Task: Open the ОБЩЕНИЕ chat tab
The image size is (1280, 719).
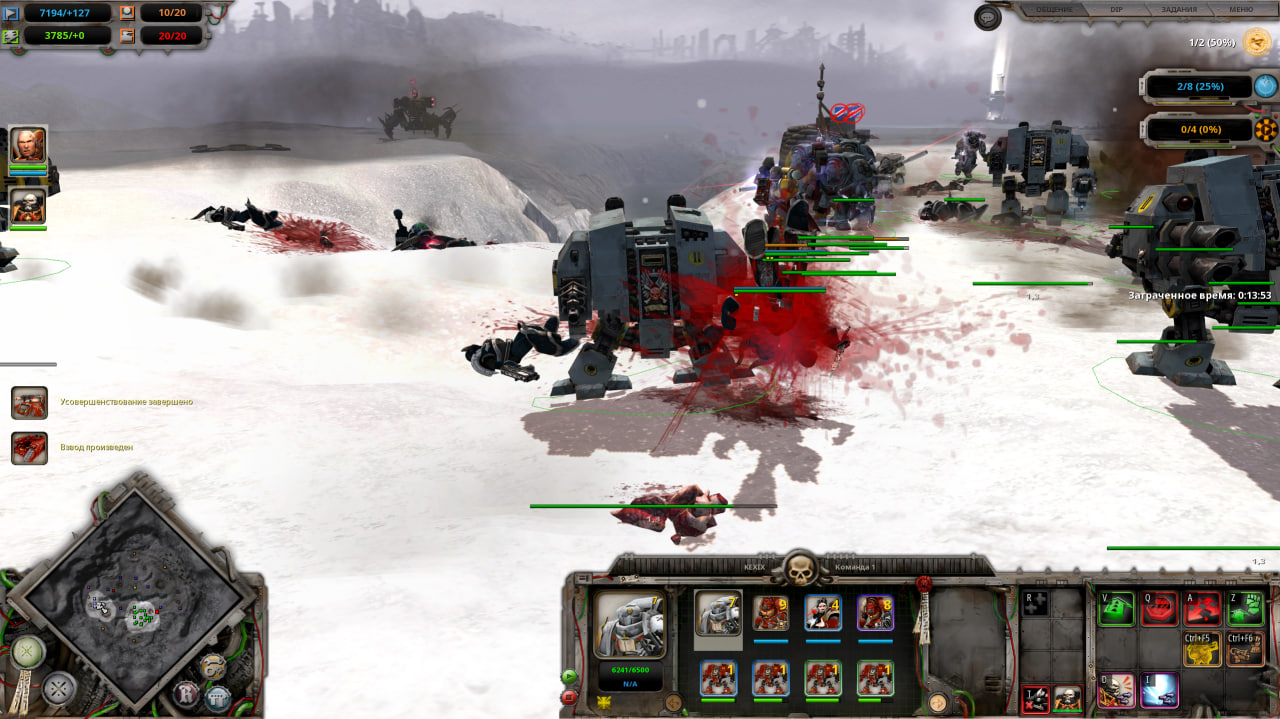Action: click(x=1054, y=10)
